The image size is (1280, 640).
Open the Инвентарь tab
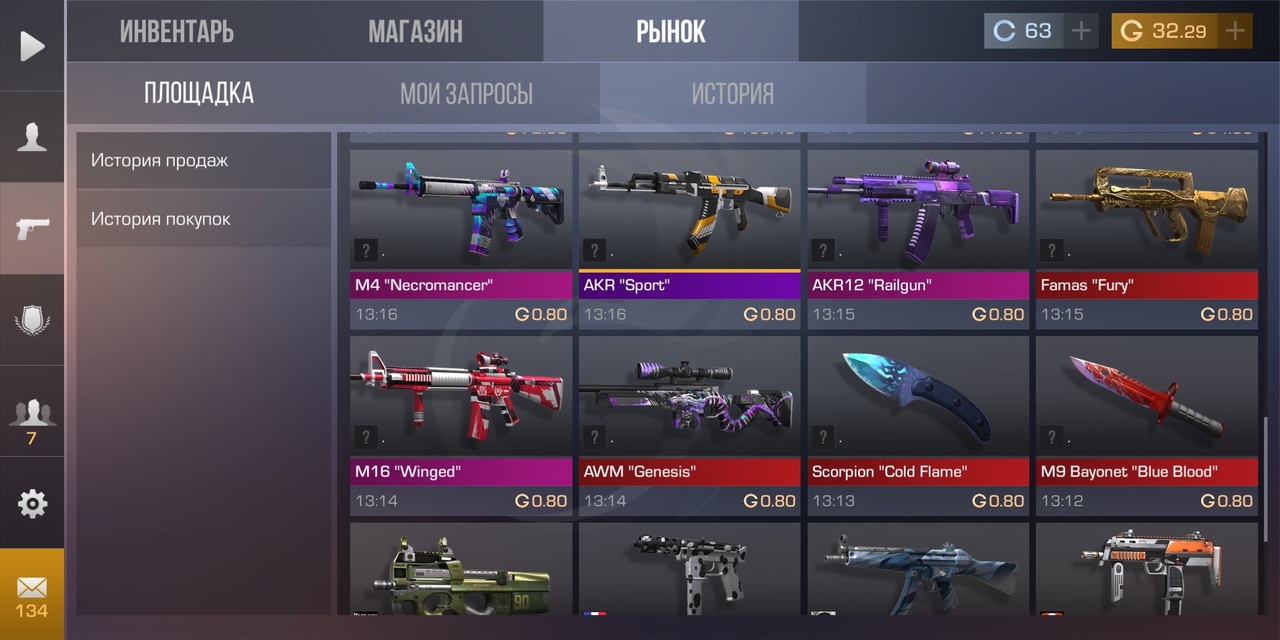(177, 31)
